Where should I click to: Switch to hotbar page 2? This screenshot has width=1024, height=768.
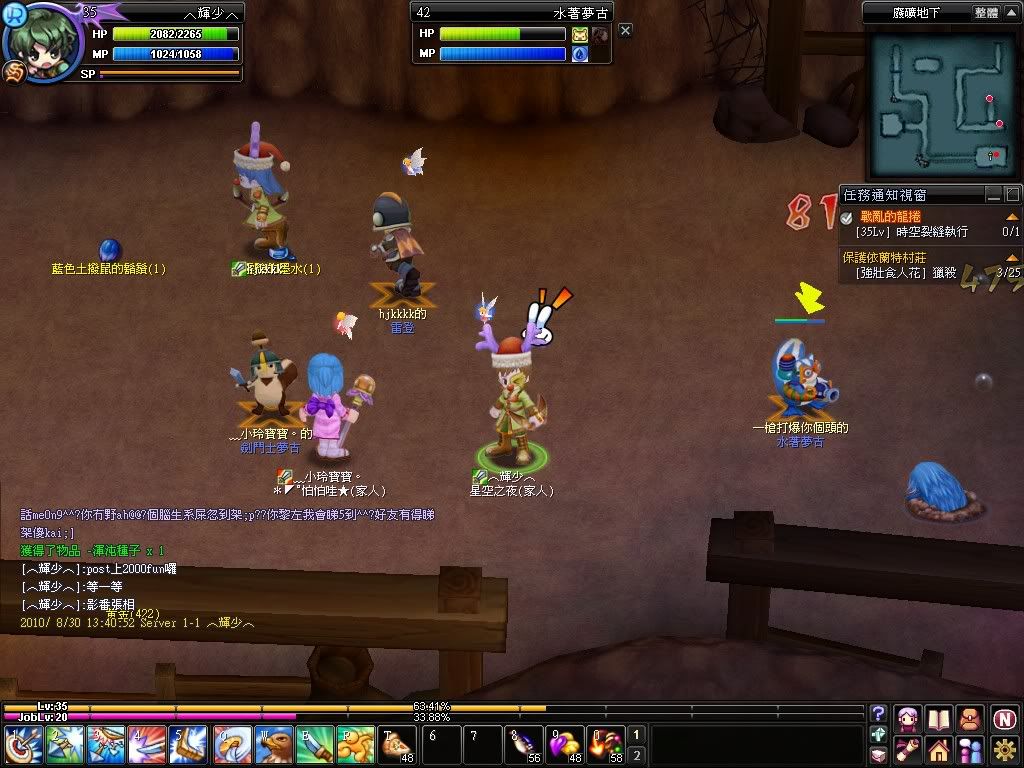[x=637, y=755]
